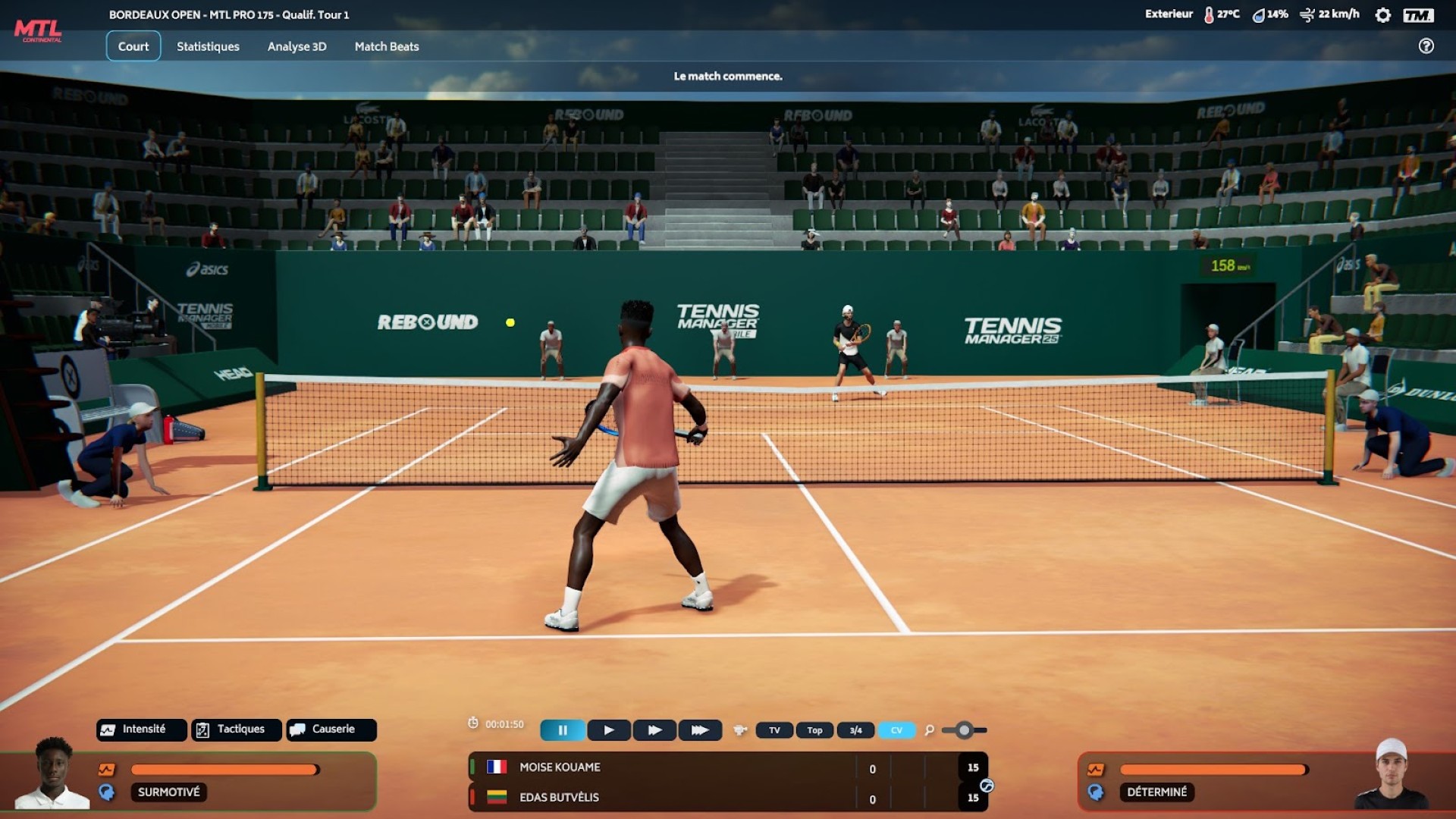The height and width of the screenshot is (819, 1456).
Task: Select the Match Beats tab
Action: tap(387, 46)
